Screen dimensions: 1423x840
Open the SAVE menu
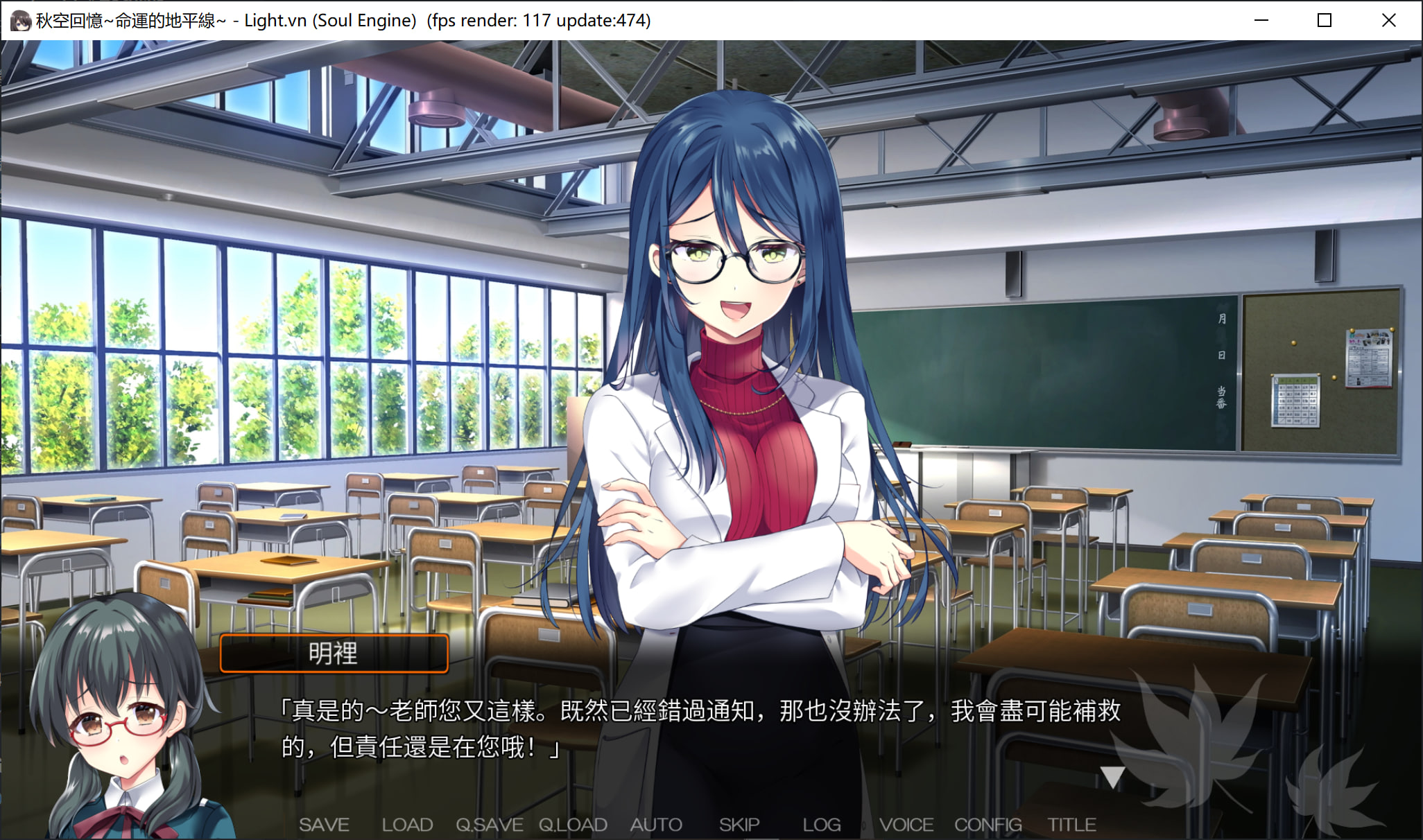[x=324, y=825]
